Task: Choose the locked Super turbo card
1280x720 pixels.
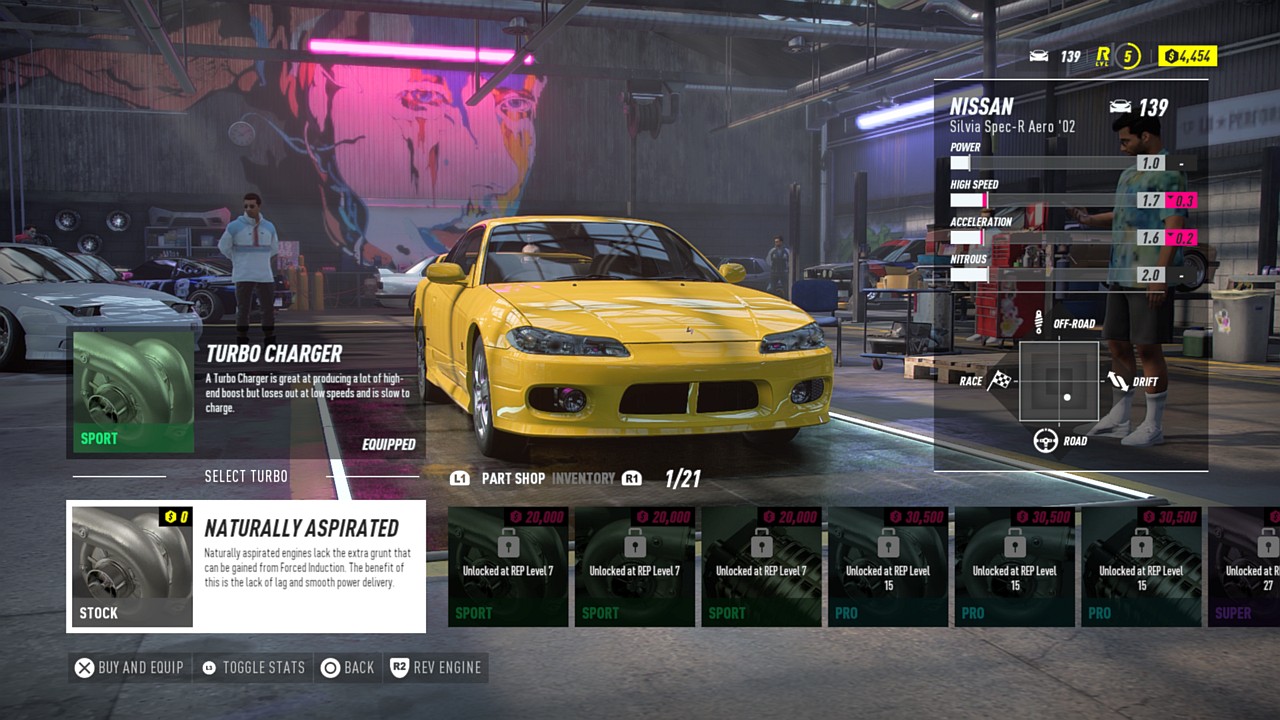Action: coord(1245,567)
